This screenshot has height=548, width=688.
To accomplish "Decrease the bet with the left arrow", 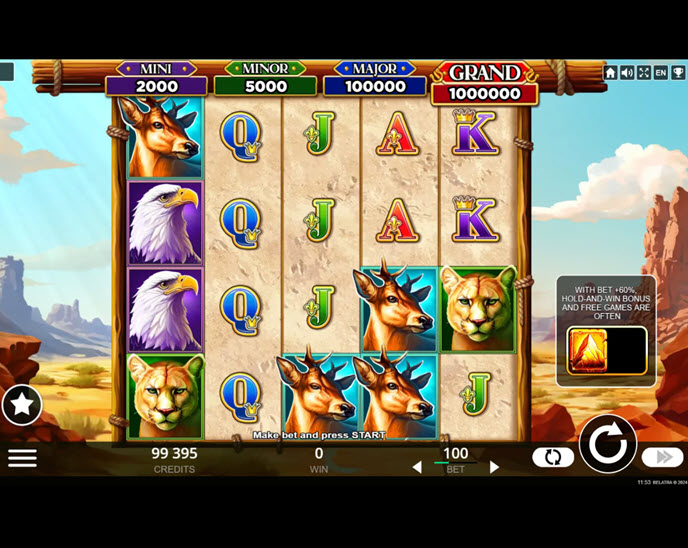I will point(417,467).
